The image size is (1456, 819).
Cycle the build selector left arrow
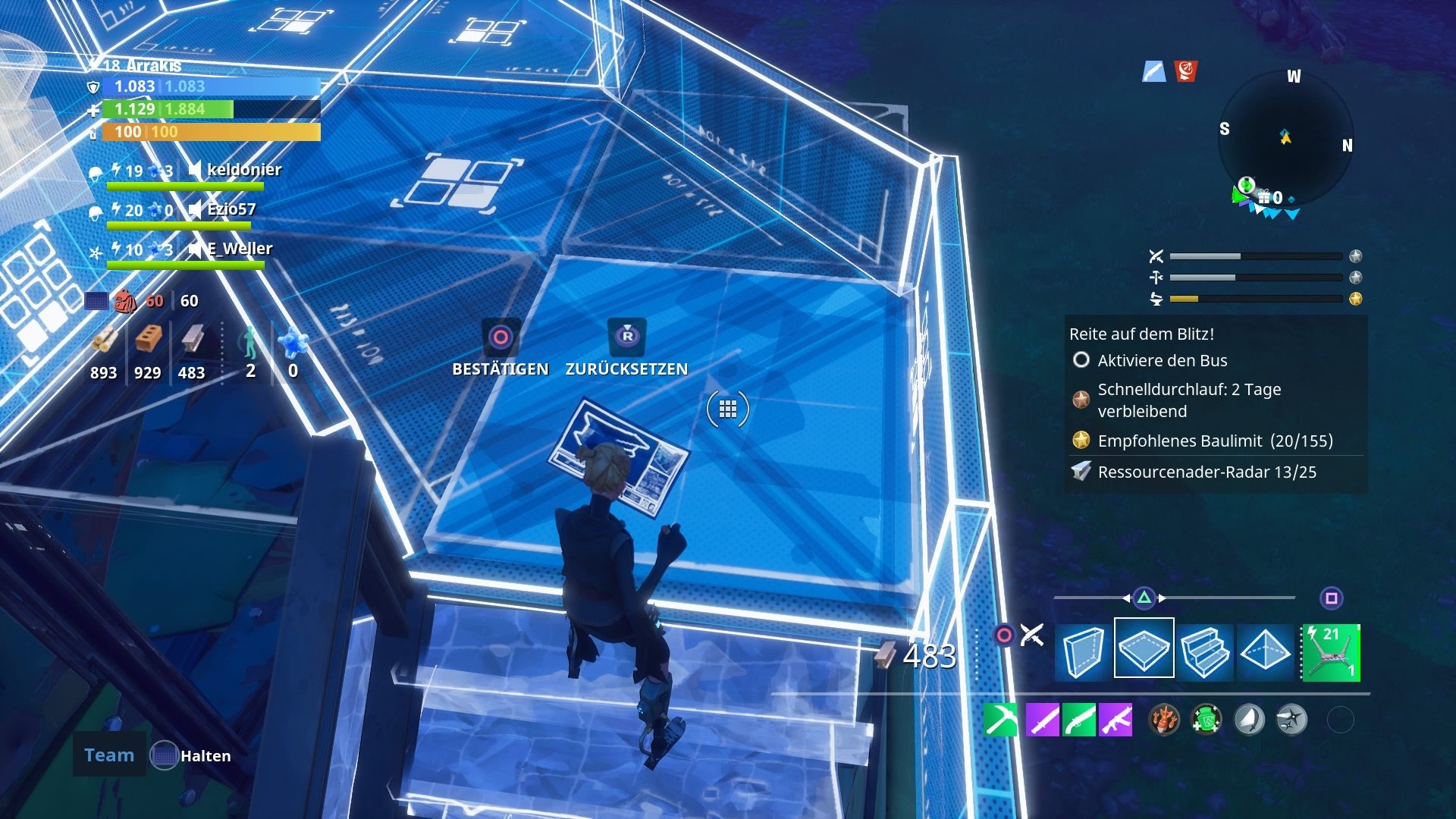tap(1128, 598)
